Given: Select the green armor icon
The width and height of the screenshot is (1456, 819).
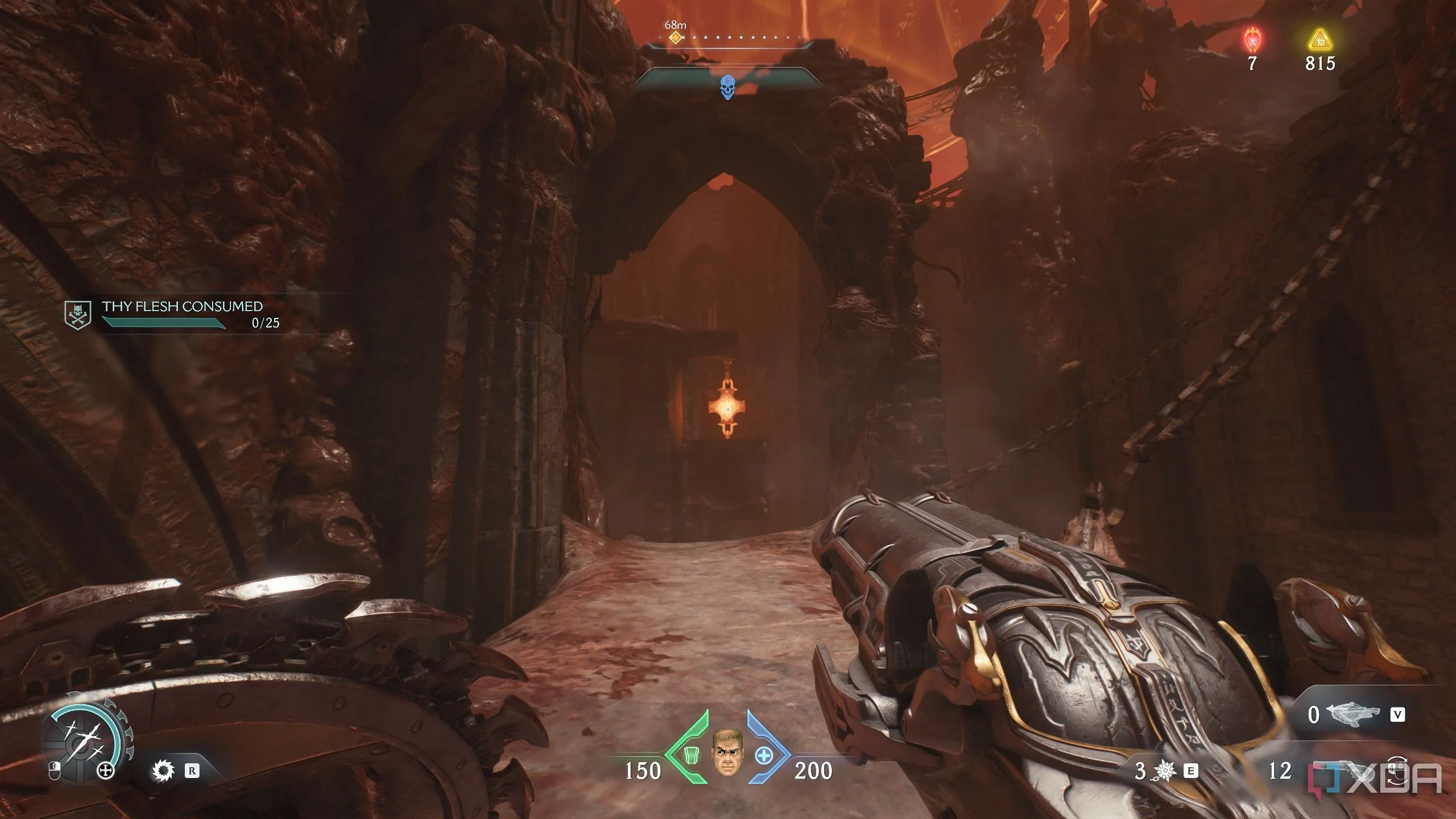Looking at the screenshot, I should tap(692, 755).
